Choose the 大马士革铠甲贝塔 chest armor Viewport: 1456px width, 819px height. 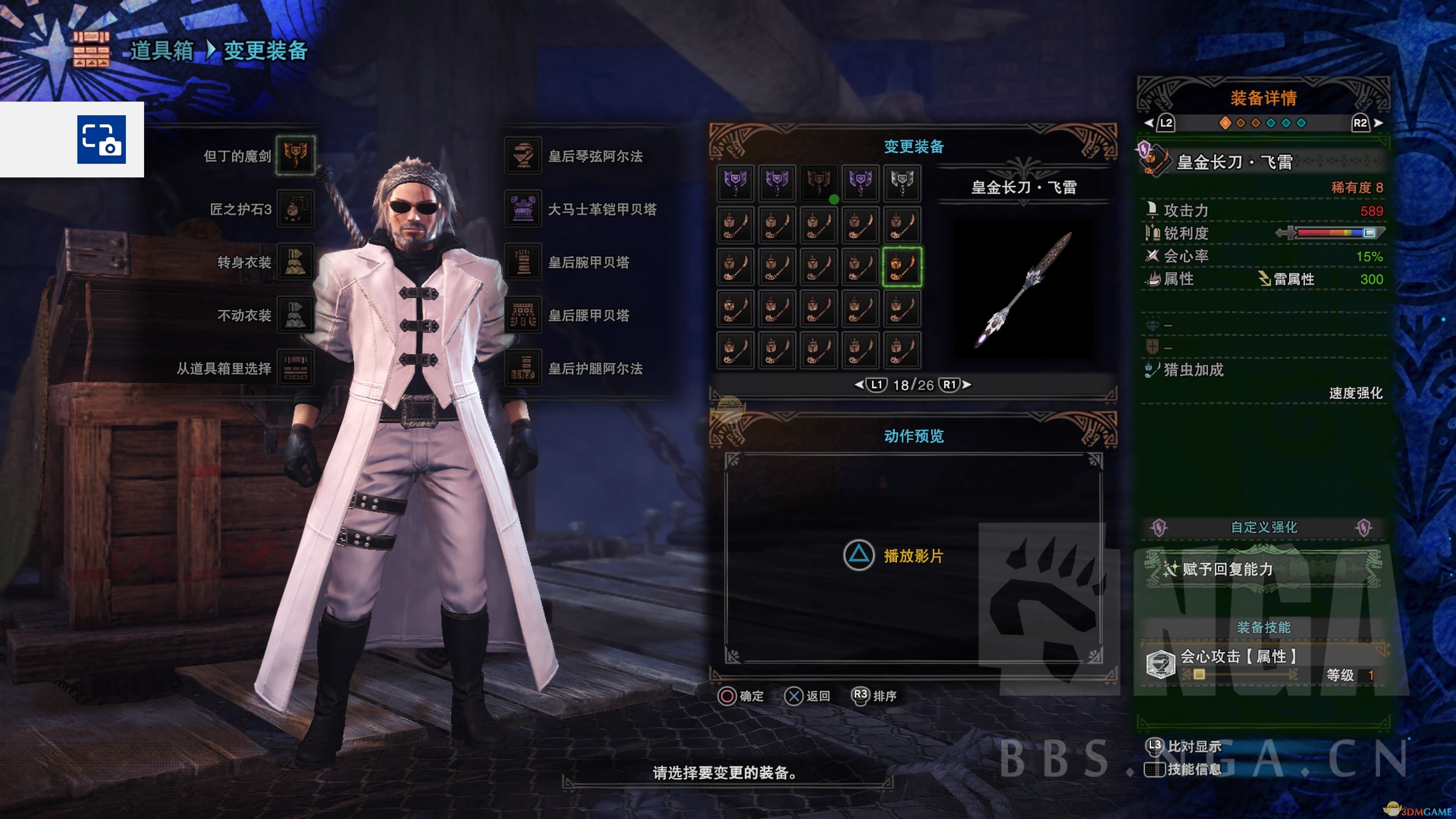(523, 209)
